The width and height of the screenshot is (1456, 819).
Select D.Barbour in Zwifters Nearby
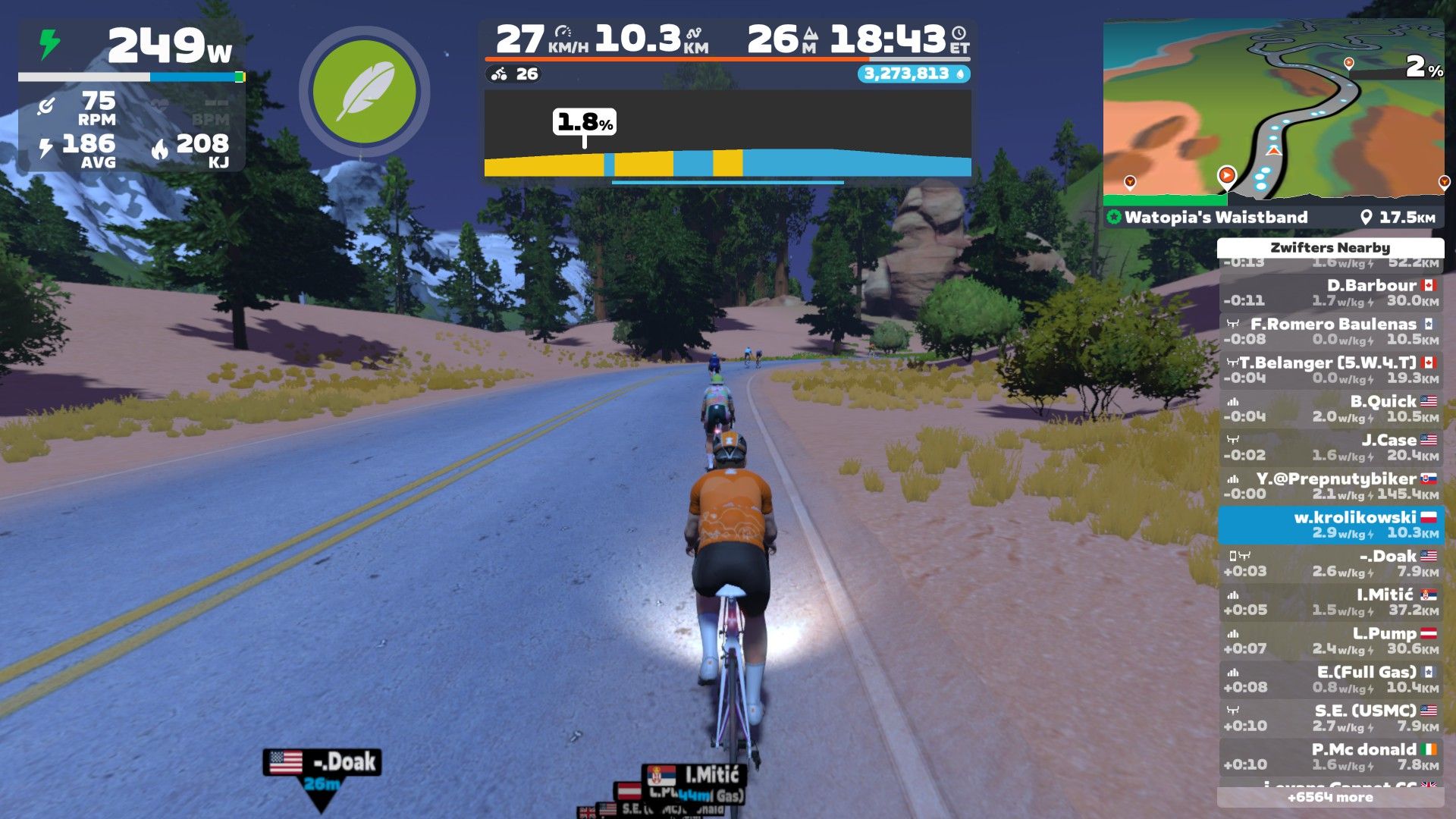tap(1331, 293)
